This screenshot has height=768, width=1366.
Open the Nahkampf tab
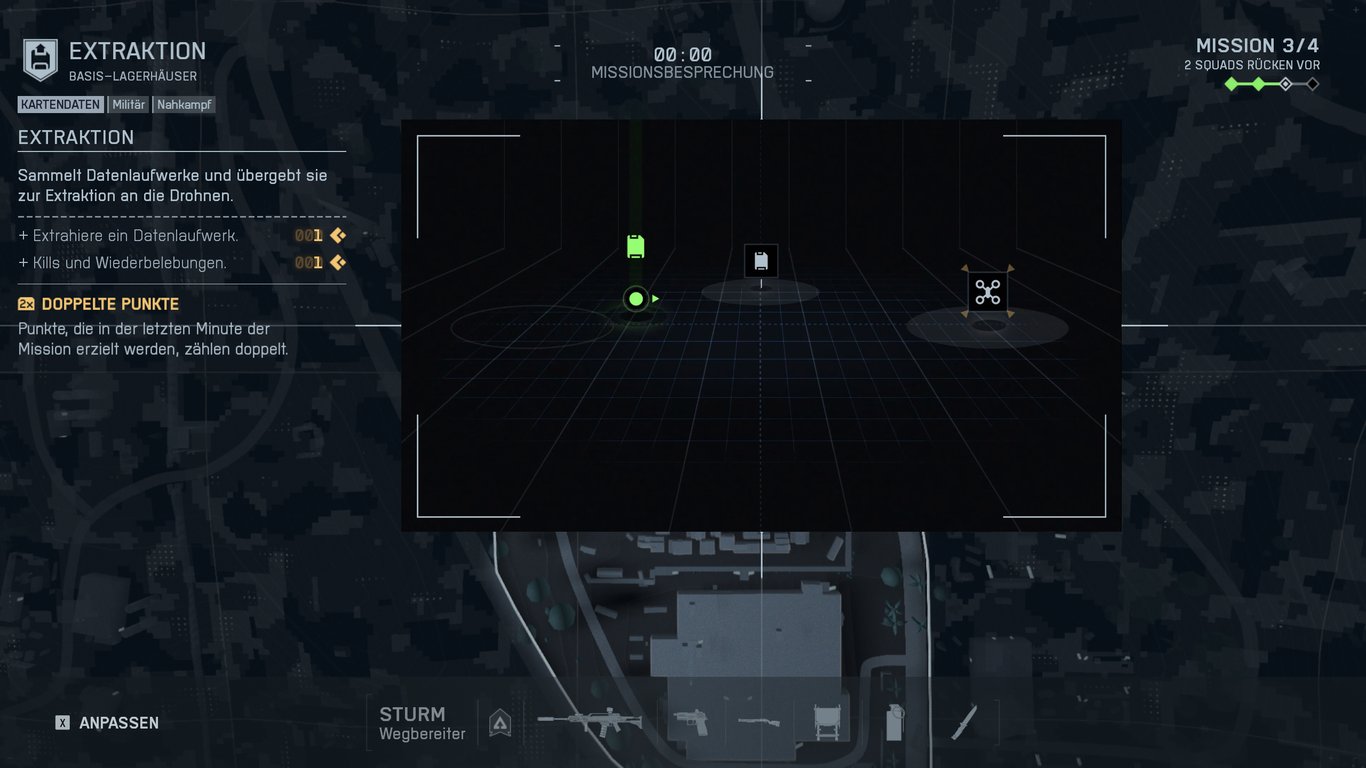(184, 104)
